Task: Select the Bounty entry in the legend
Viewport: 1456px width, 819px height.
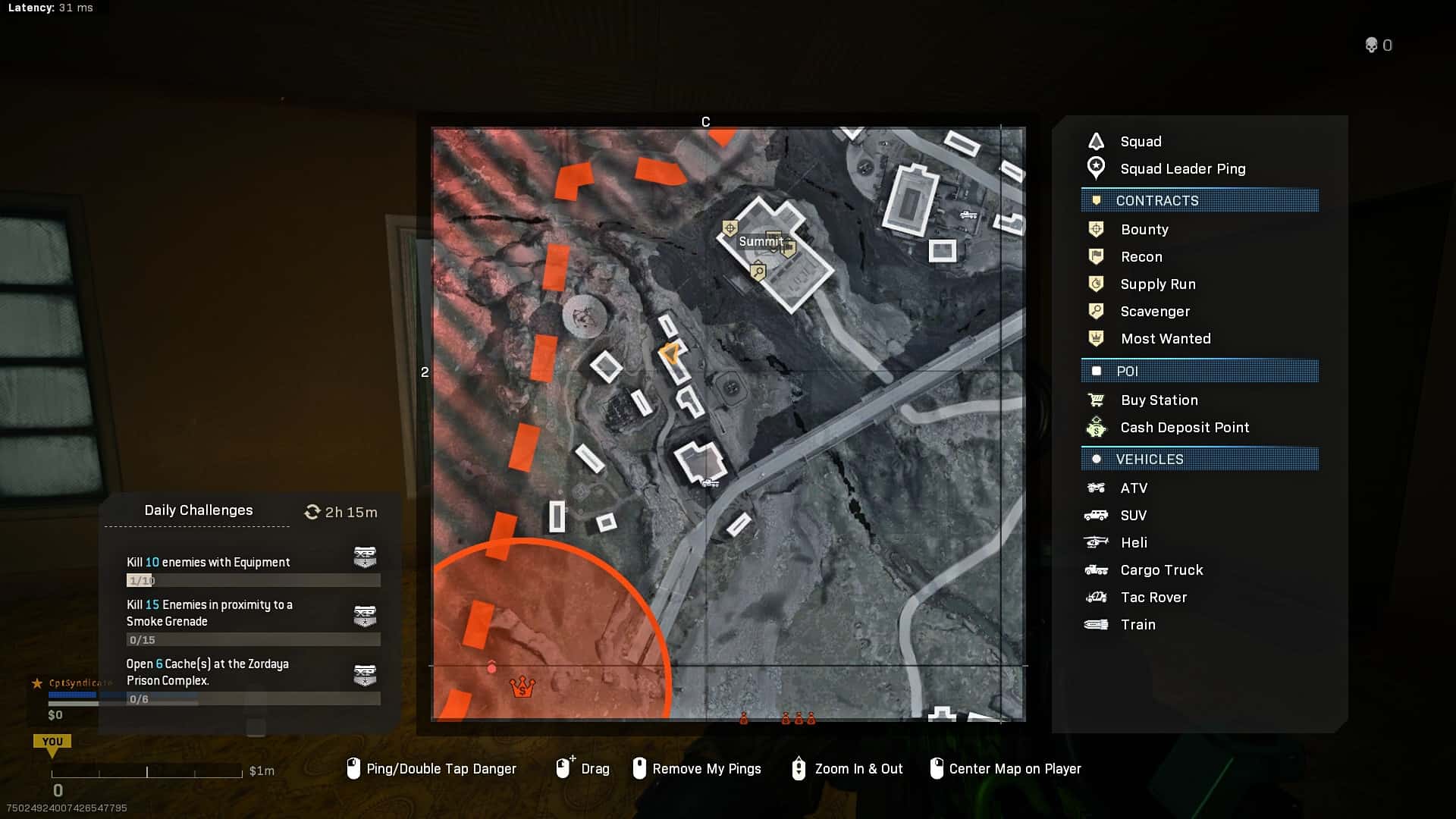Action: tap(1144, 230)
